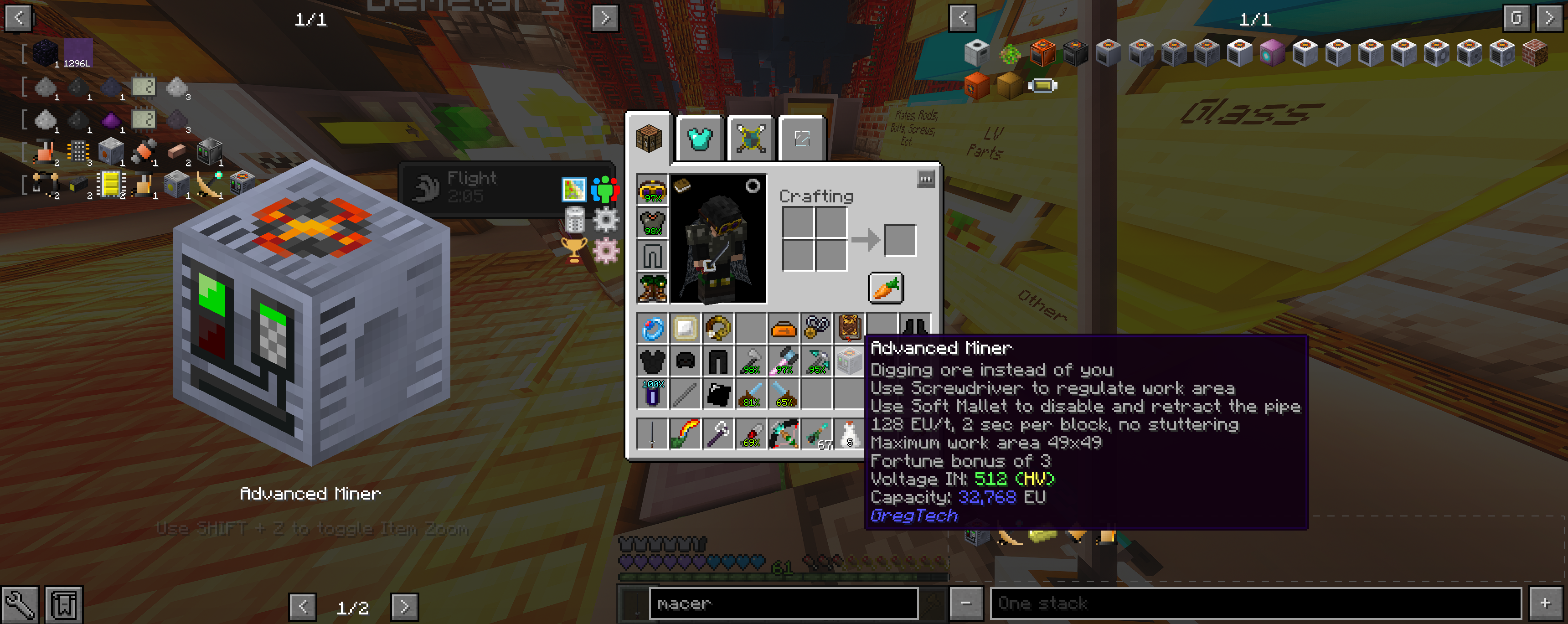Select the boots armor slot
This screenshot has height=624, width=1568.
tap(653, 287)
